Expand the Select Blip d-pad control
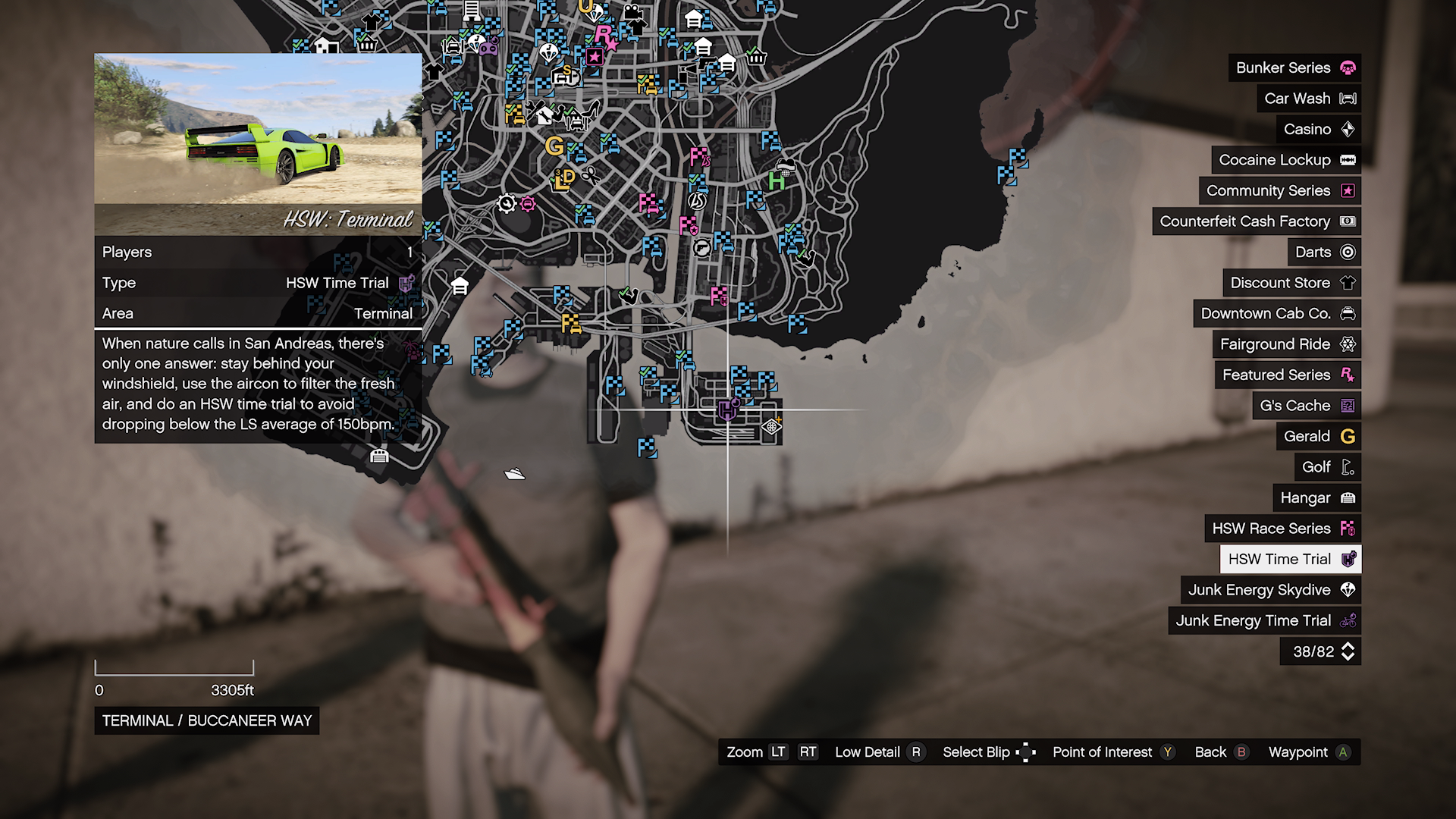 pyautogui.click(x=1028, y=752)
